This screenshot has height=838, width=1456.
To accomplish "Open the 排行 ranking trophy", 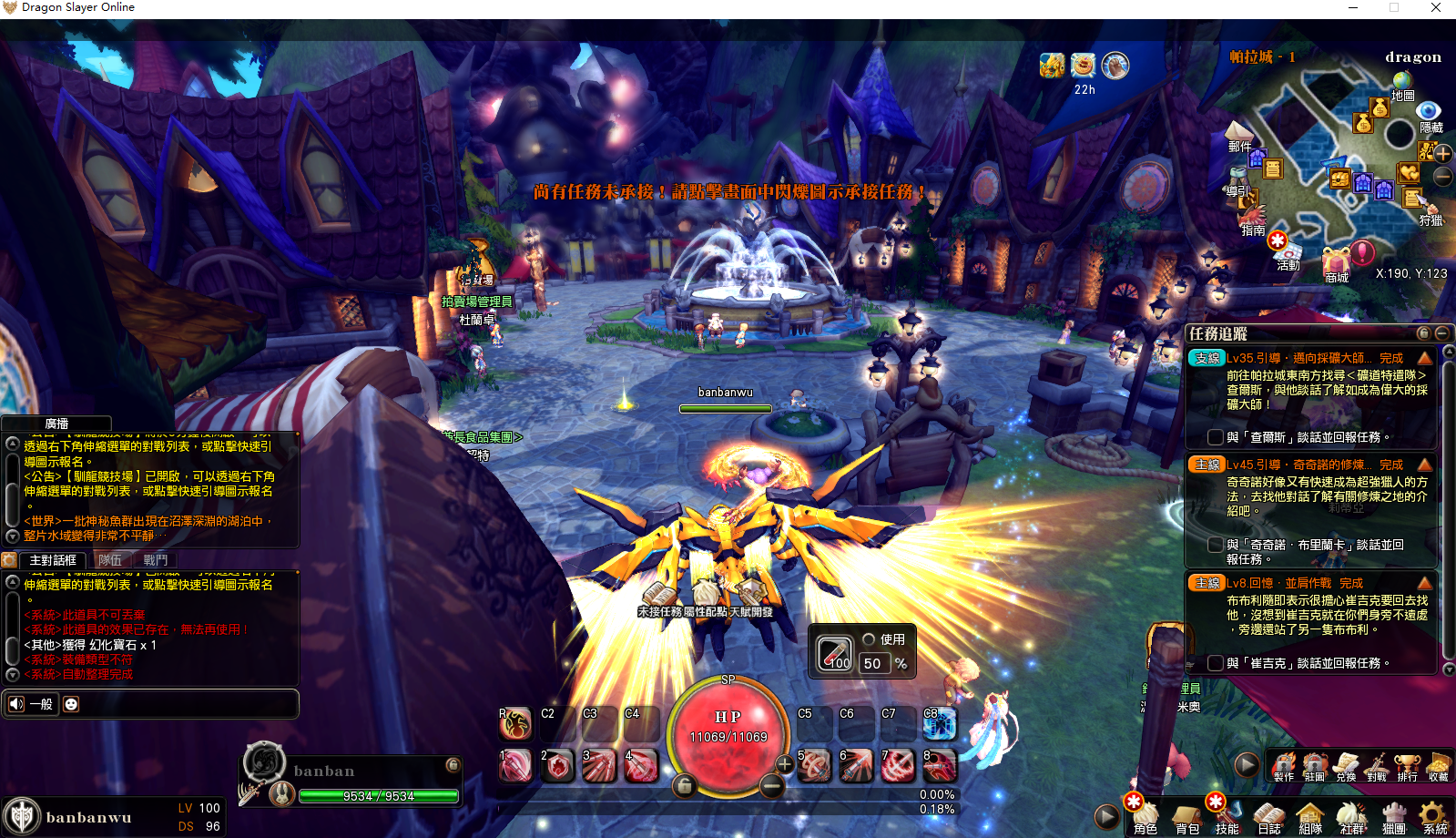I will (x=1407, y=765).
